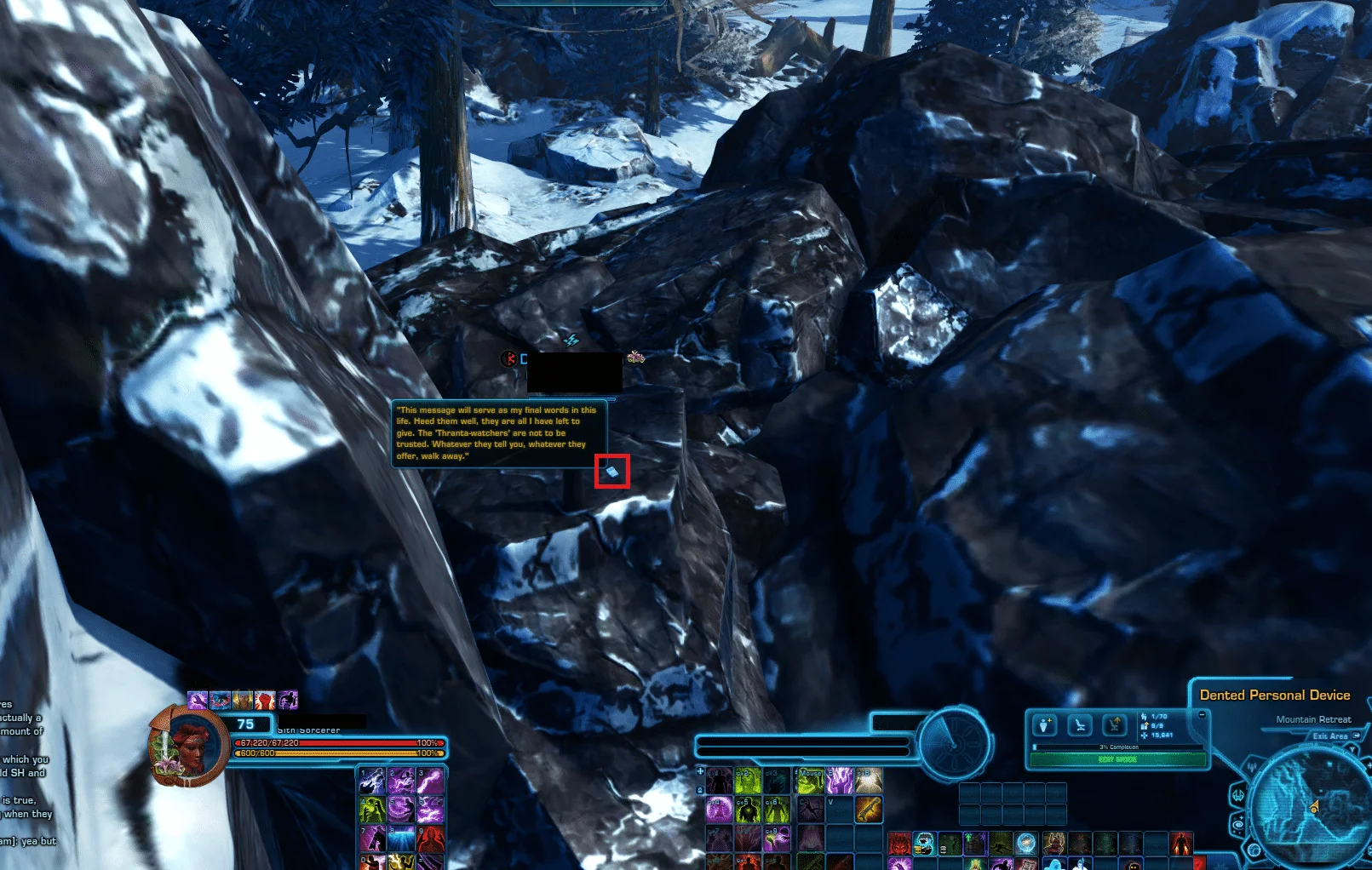Toggle the action bar lock icon
The height and width of the screenshot is (870, 1372).
point(700,789)
